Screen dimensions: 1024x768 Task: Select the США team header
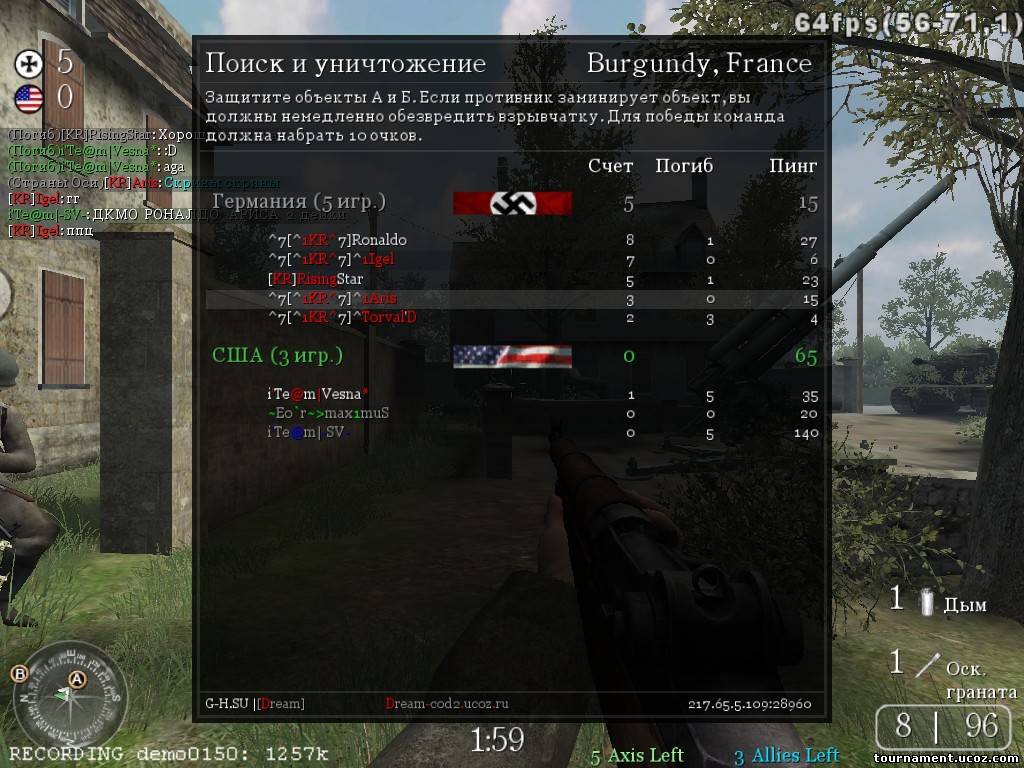[277, 355]
